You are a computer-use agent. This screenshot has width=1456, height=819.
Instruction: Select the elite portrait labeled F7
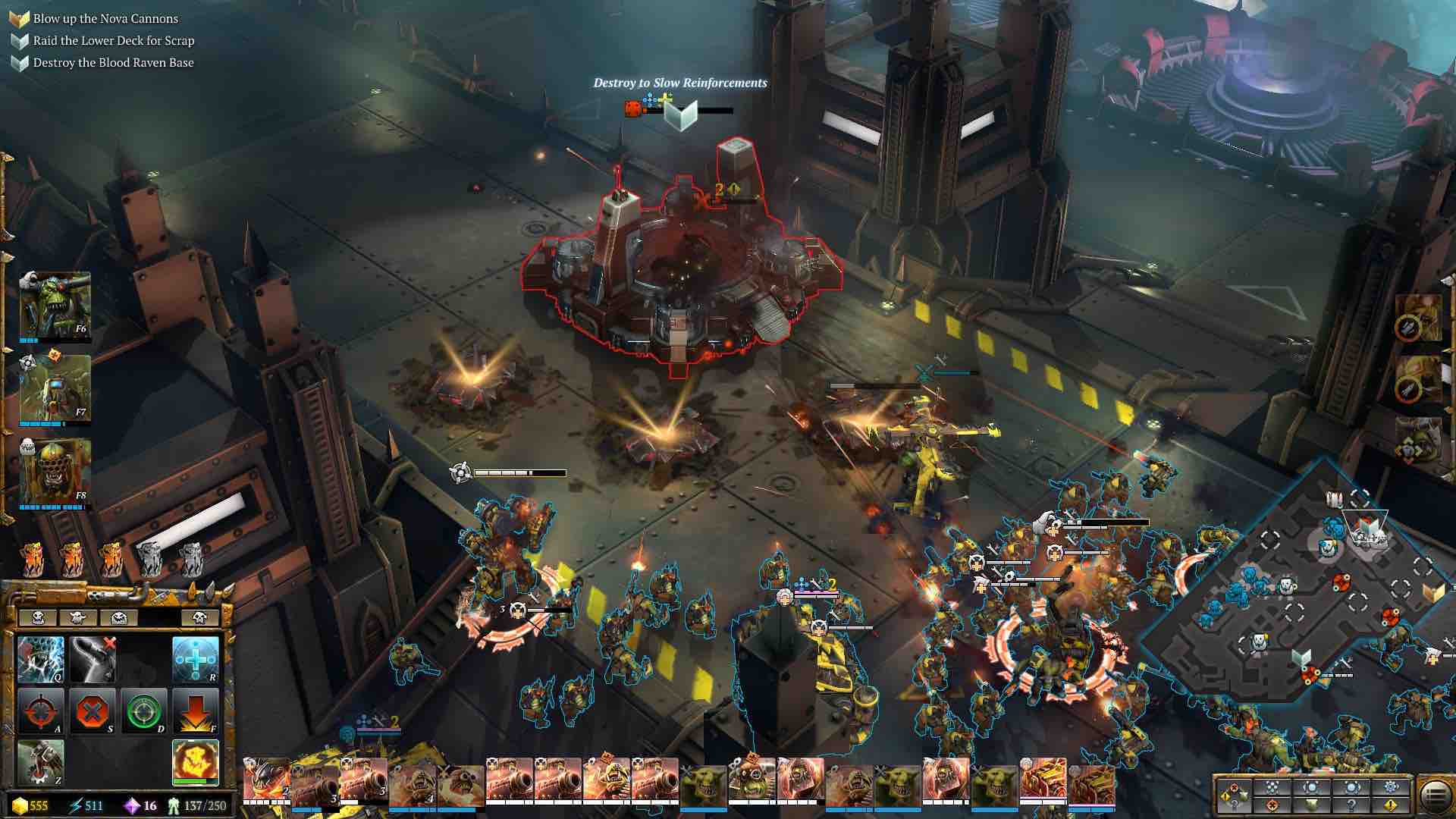click(55, 388)
